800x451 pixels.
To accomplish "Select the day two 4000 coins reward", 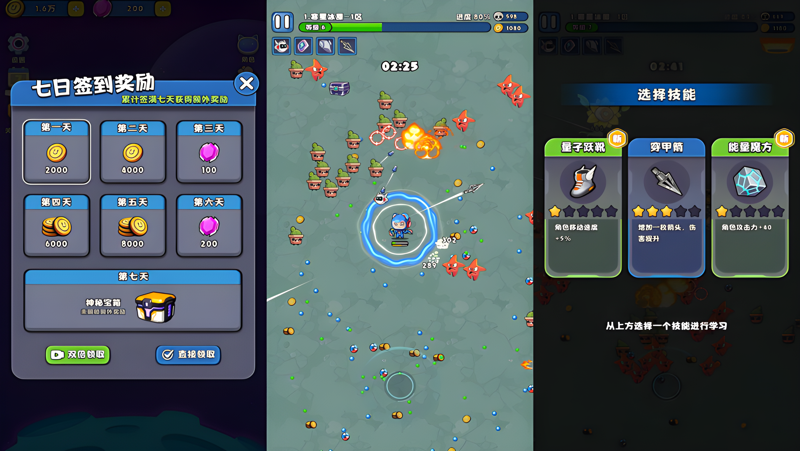I will coord(132,152).
